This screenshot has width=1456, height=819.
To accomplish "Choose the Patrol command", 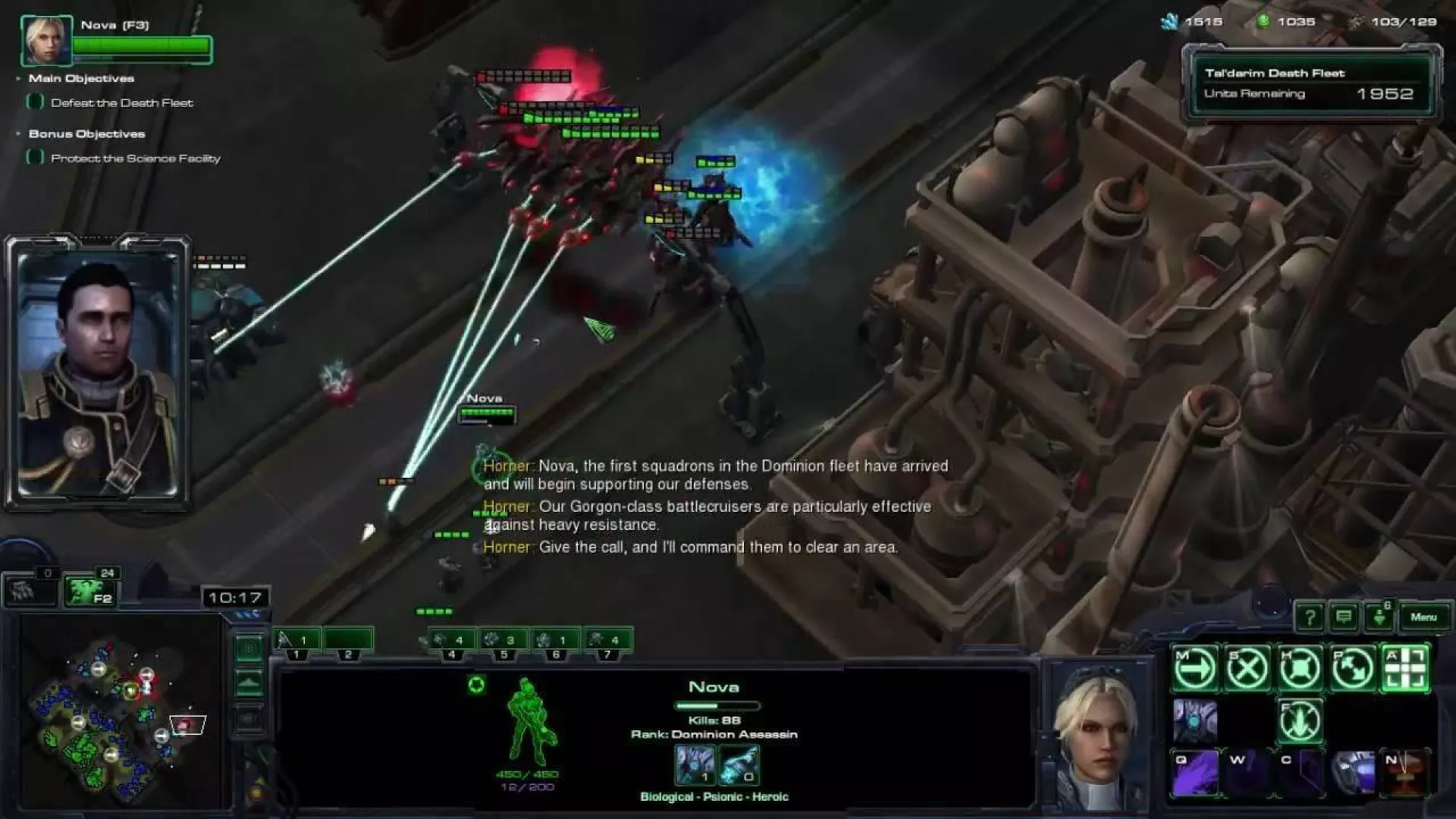I will coord(1353,669).
